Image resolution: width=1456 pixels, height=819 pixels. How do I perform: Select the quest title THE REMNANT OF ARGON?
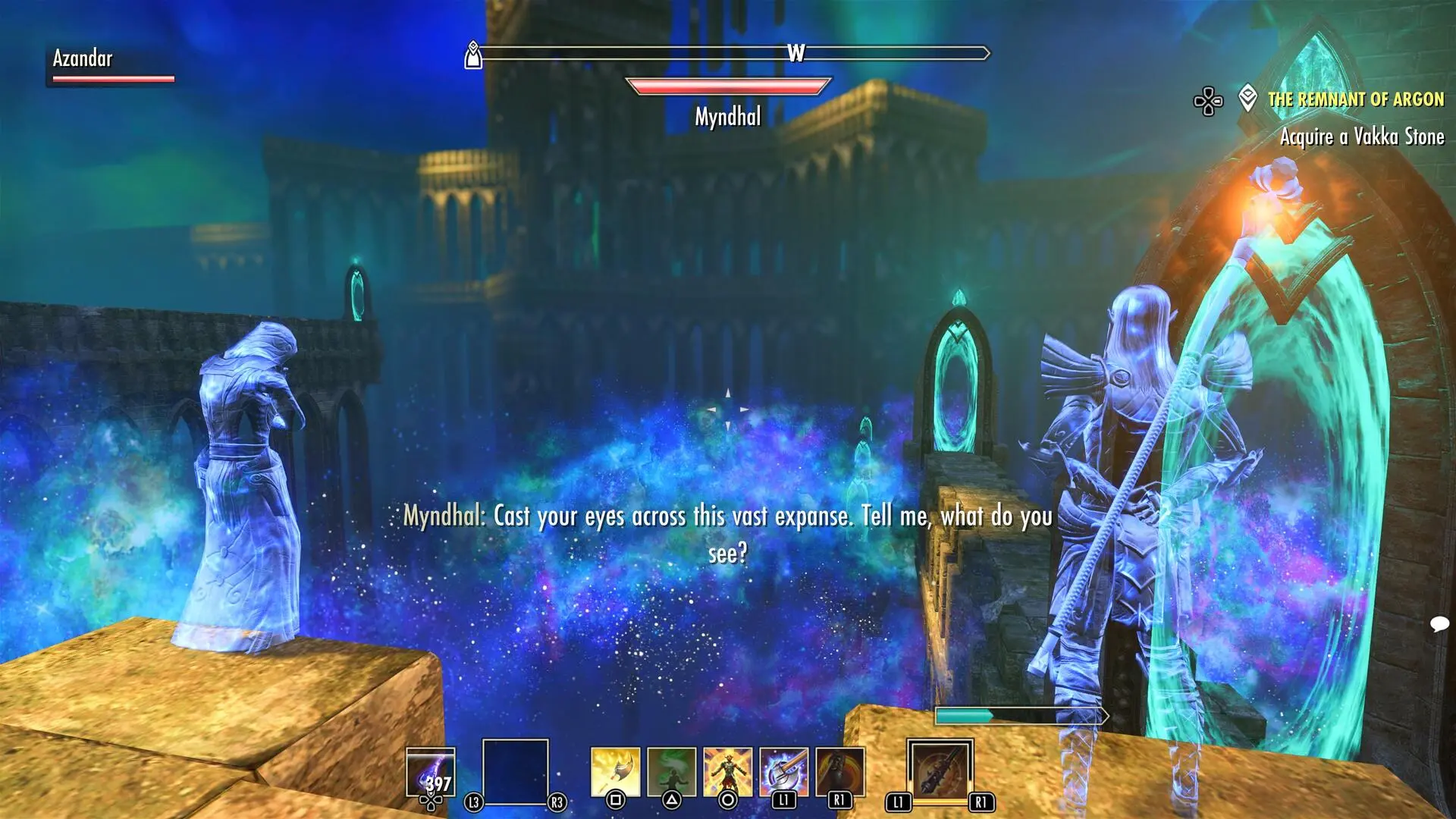coord(1357,99)
